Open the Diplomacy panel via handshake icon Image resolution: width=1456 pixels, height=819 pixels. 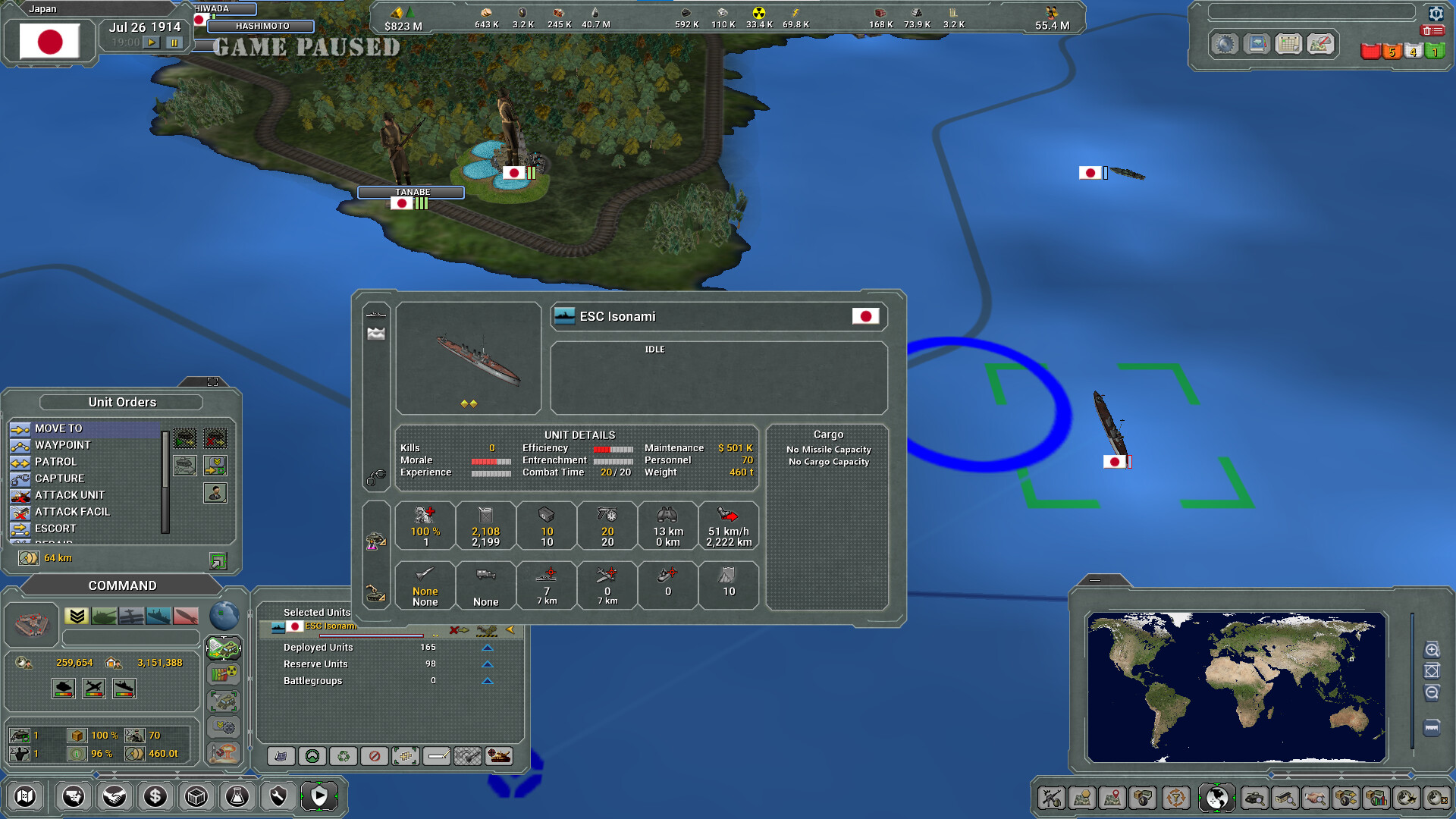pyautogui.click(x=115, y=796)
